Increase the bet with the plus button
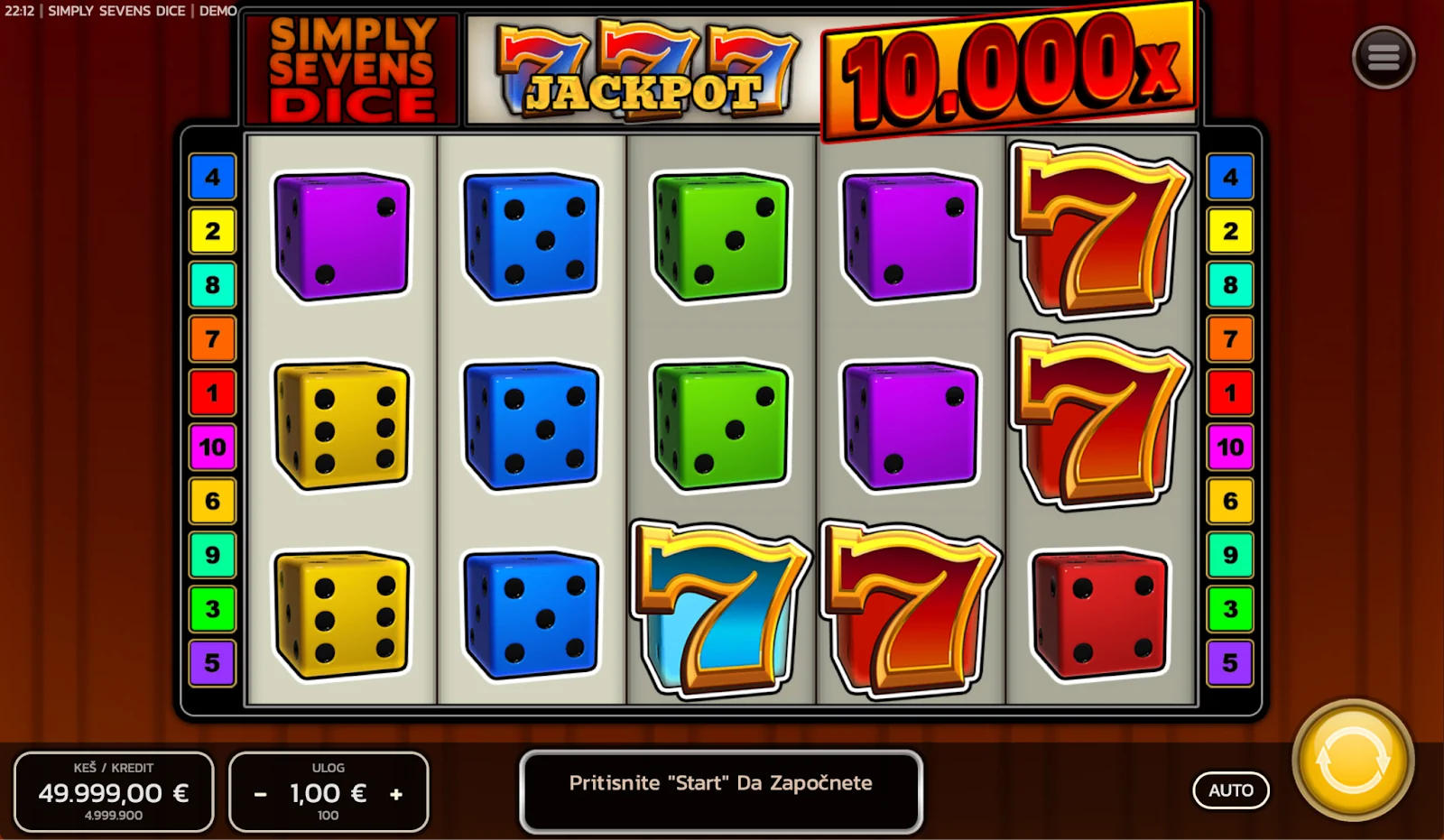 coord(395,793)
